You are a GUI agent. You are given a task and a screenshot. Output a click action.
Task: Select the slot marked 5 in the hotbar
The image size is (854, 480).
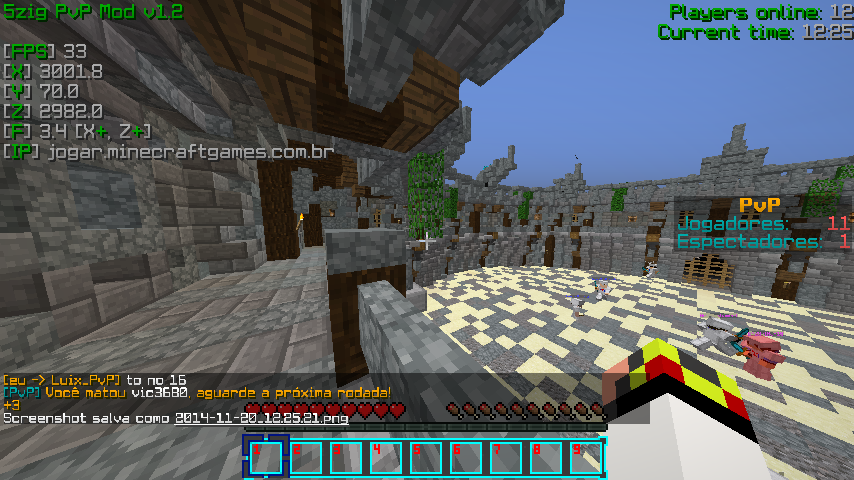[x=426, y=458]
